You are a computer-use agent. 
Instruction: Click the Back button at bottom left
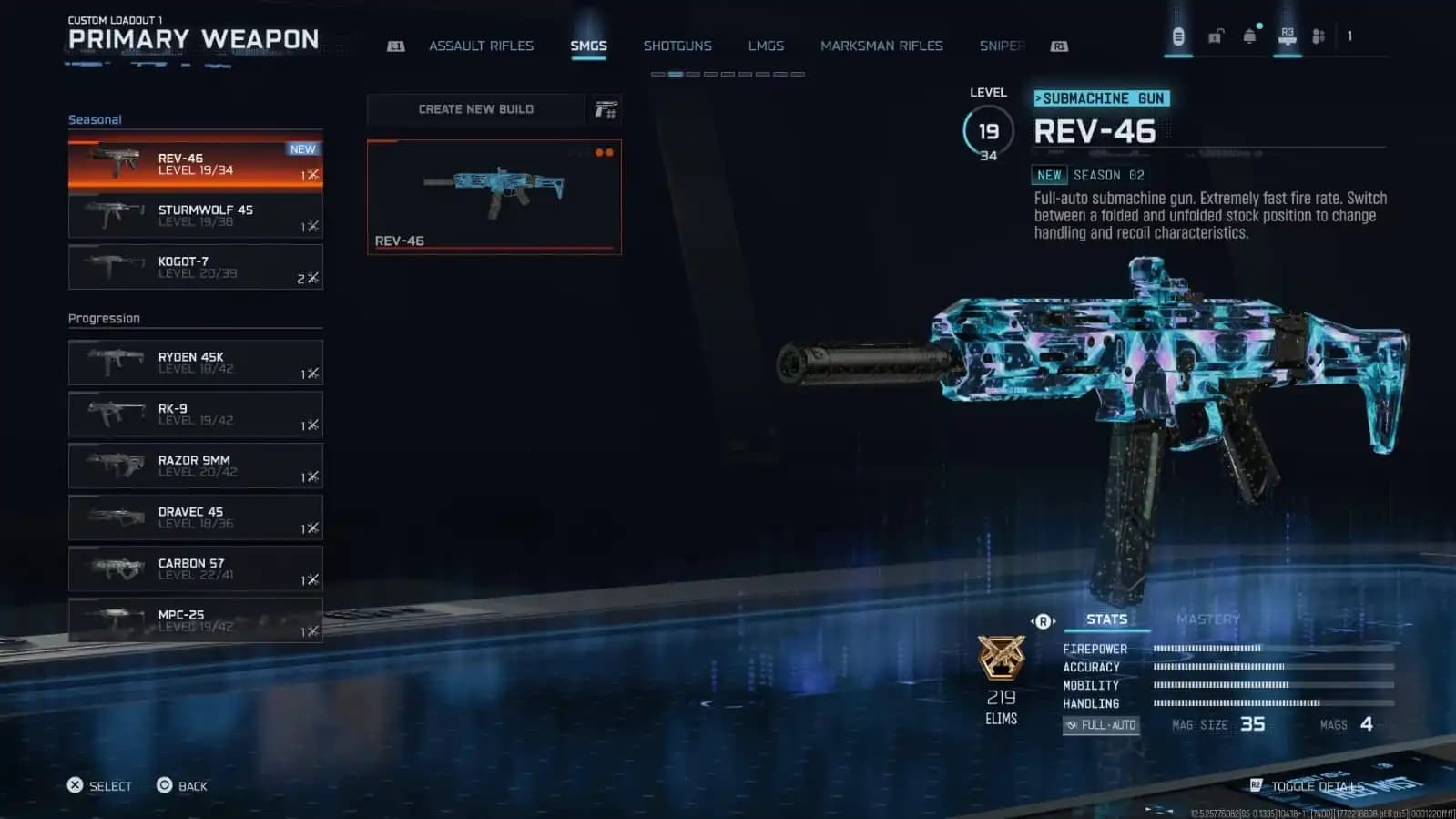coord(184,785)
